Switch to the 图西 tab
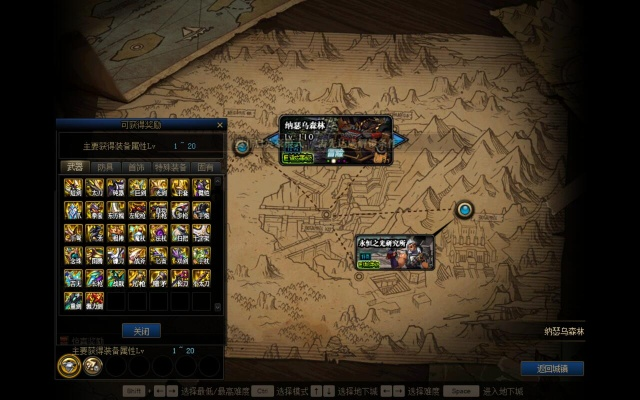640x400 pixels. tap(205, 167)
